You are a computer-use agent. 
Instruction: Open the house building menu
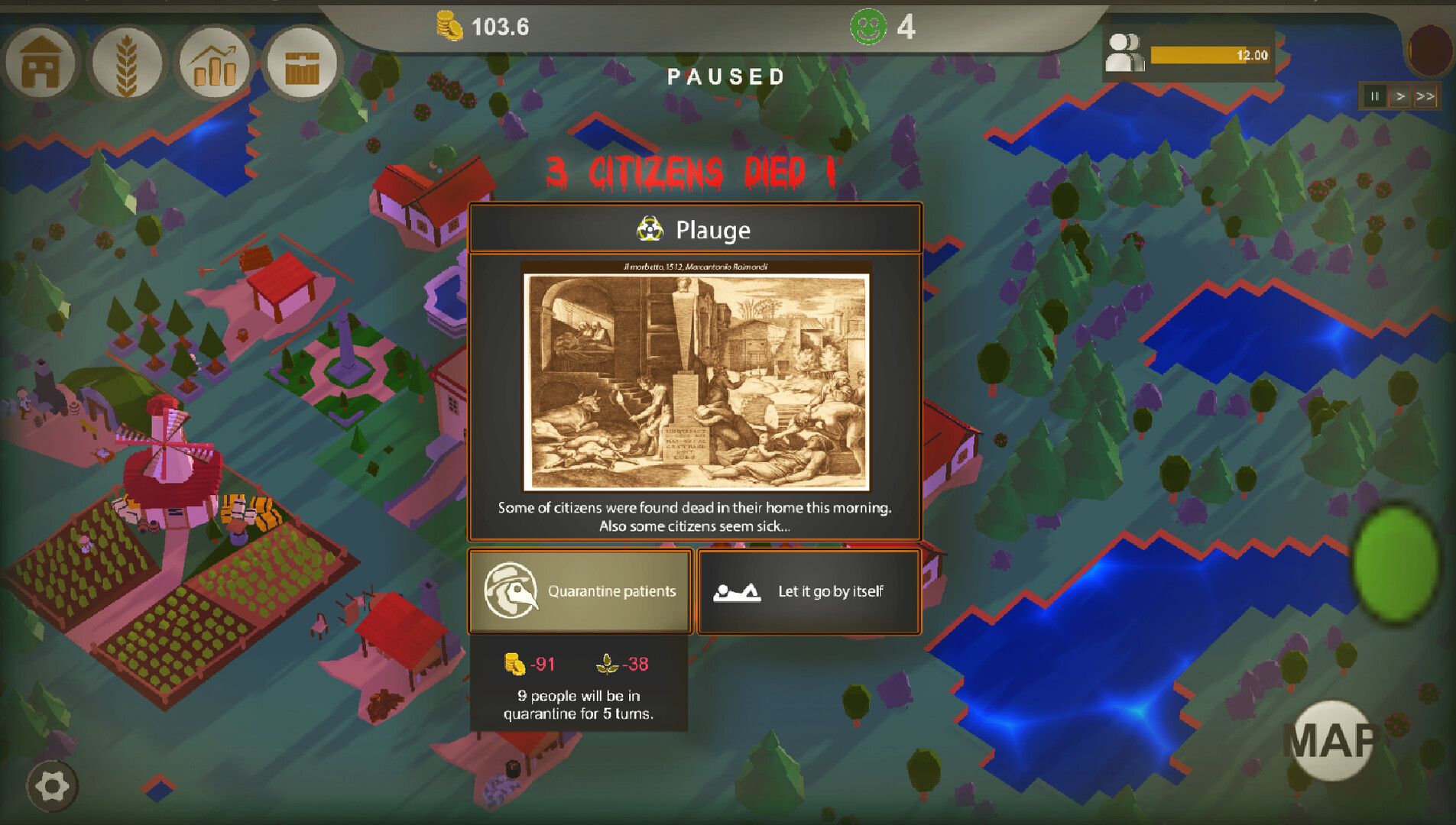point(41,63)
